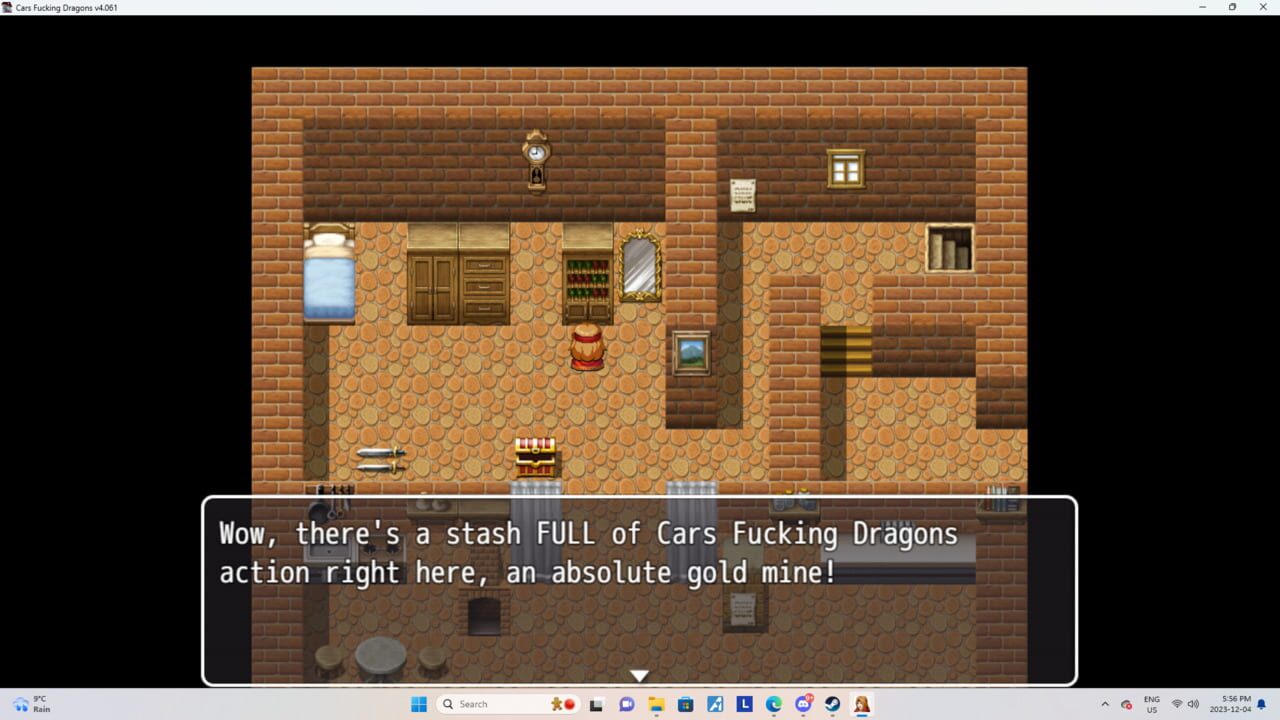Toggle the screen recorder tray icon
1280x720 pixels.
1125,703
